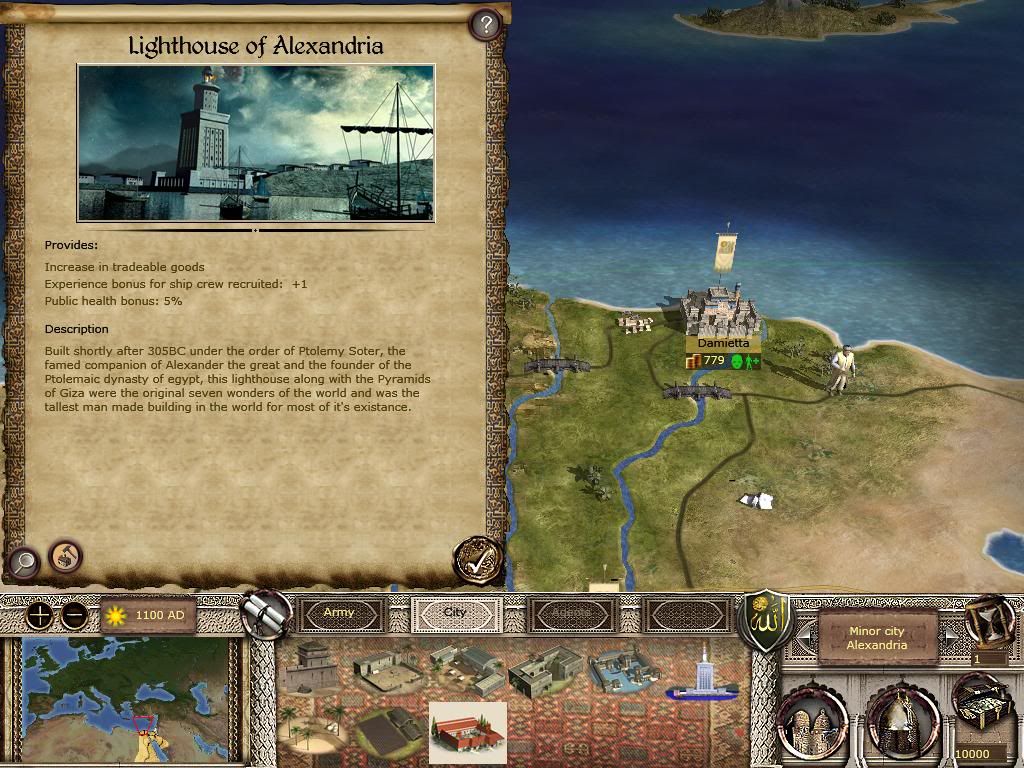Select the highlighted red-roofed building icon
Viewport: 1024px width, 768px height.
(x=467, y=732)
